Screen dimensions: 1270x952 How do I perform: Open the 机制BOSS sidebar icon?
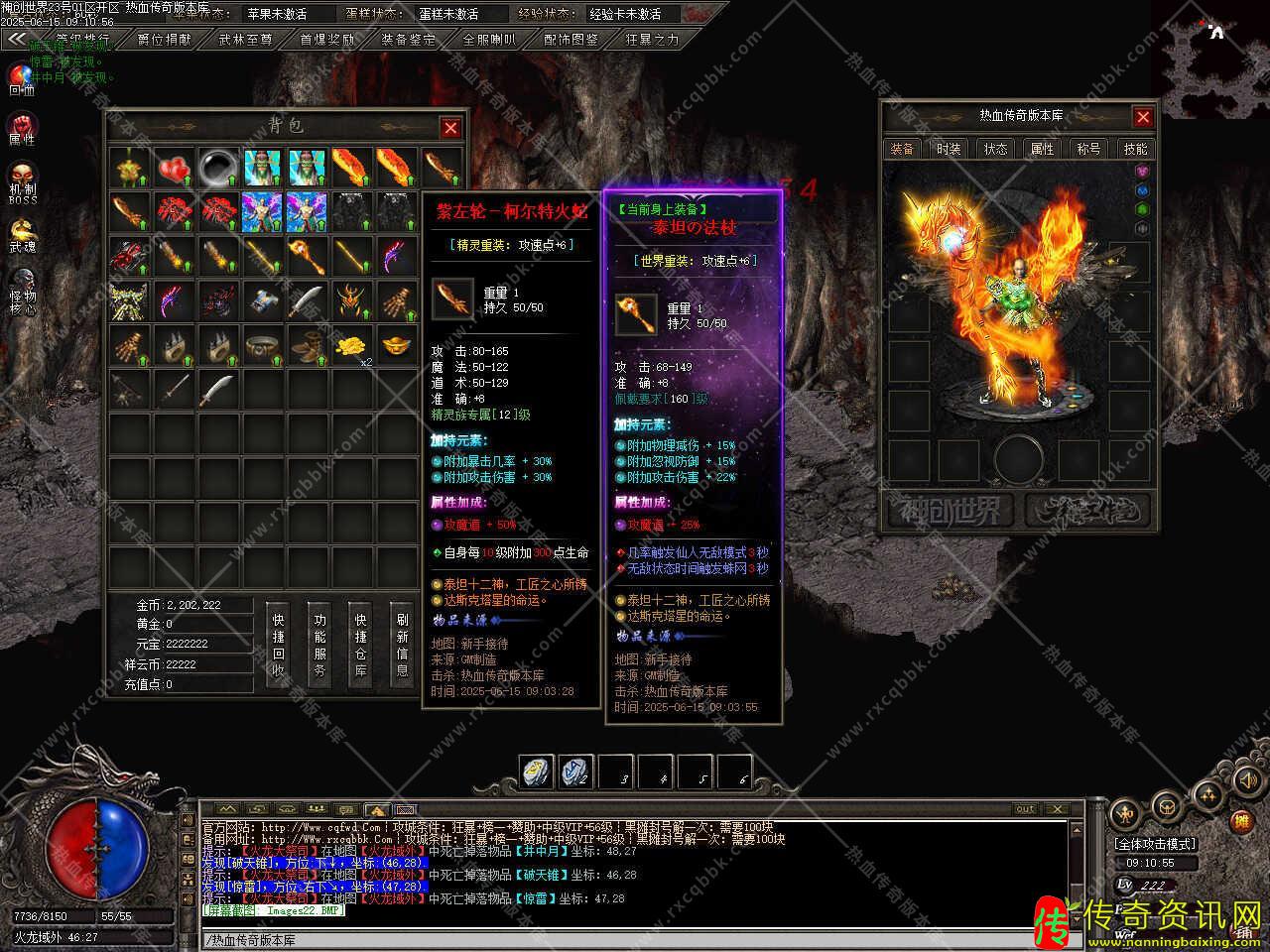click(x=22, y=181)
